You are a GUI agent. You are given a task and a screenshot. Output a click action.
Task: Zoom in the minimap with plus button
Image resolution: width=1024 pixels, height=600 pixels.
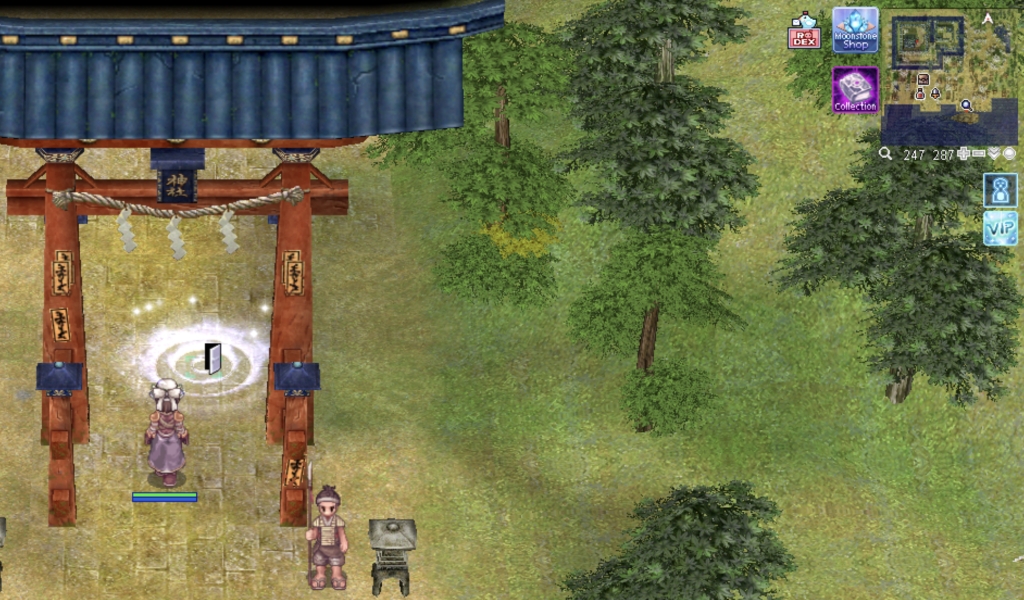964,154
